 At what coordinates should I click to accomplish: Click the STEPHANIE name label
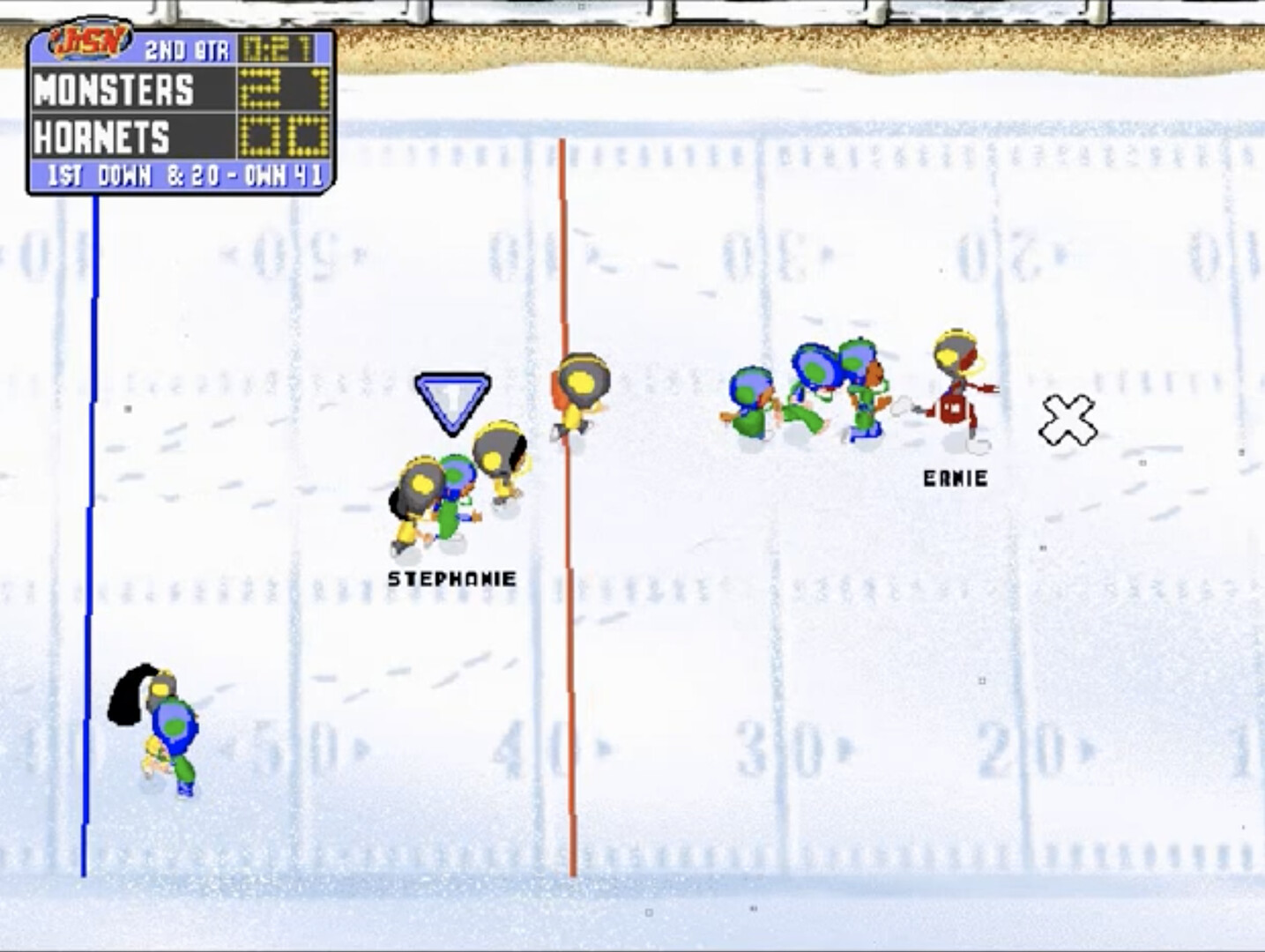tap(452, 578)
